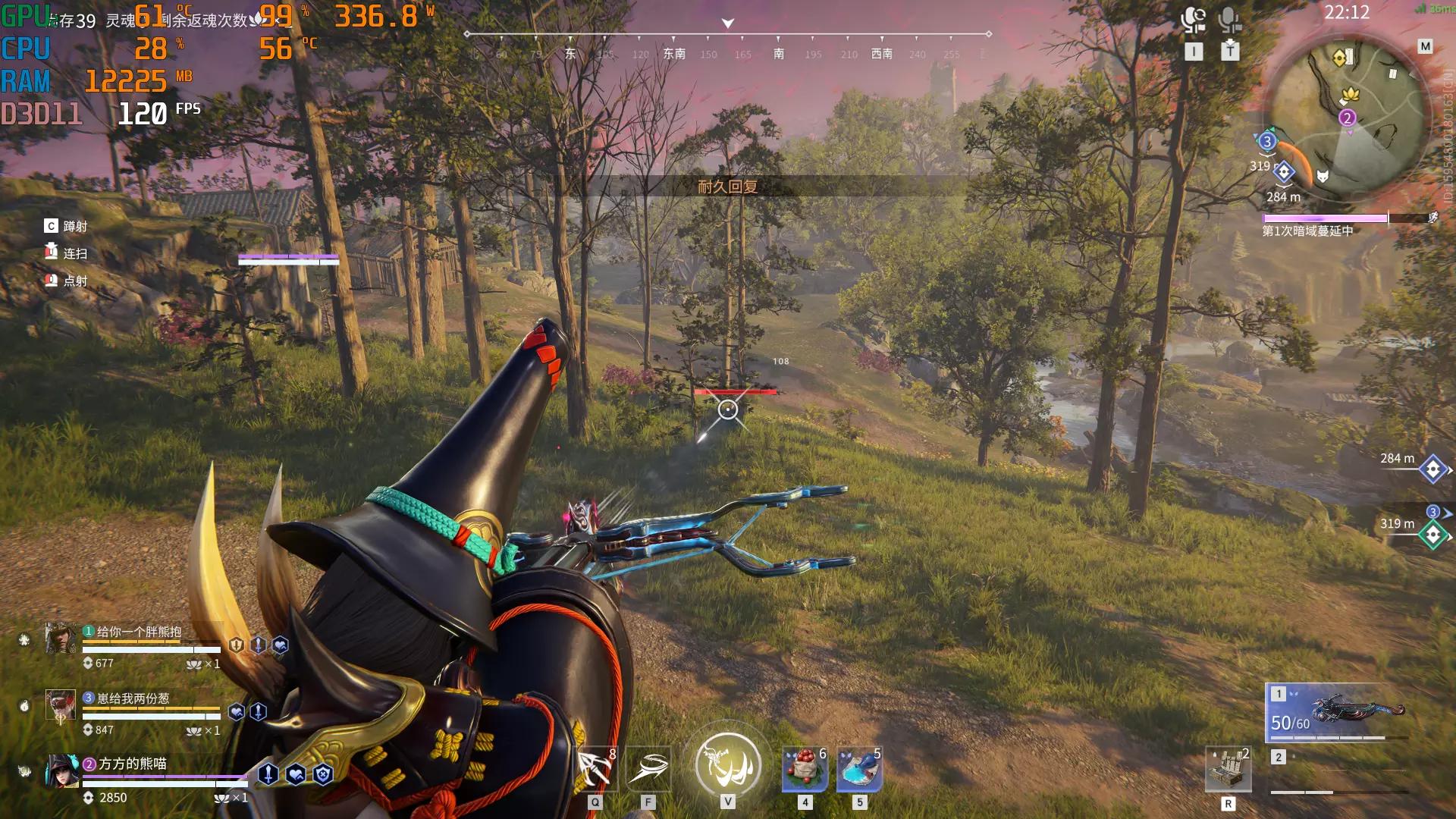The image size is (1456, 819).
Task: Use the red berry sack healing item
Action: tap(805, 769)
